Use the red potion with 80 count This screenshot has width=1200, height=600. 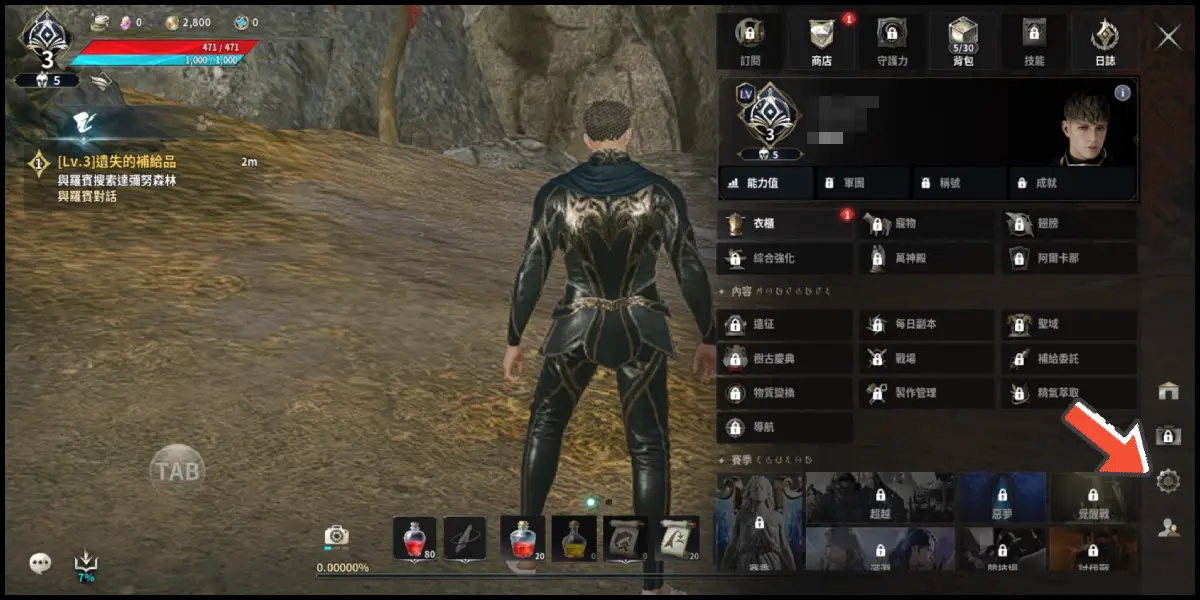tap(414, 537)
